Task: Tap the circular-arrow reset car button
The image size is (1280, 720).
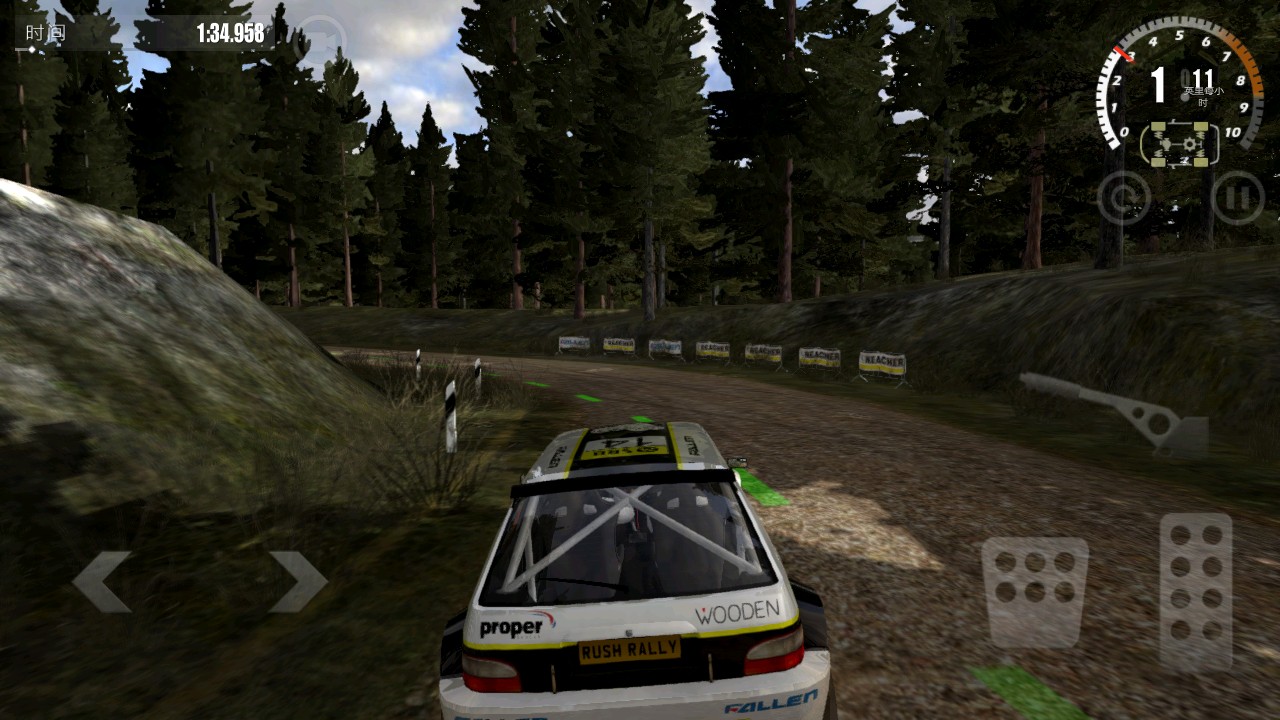Action: [x=1124, y=198]
